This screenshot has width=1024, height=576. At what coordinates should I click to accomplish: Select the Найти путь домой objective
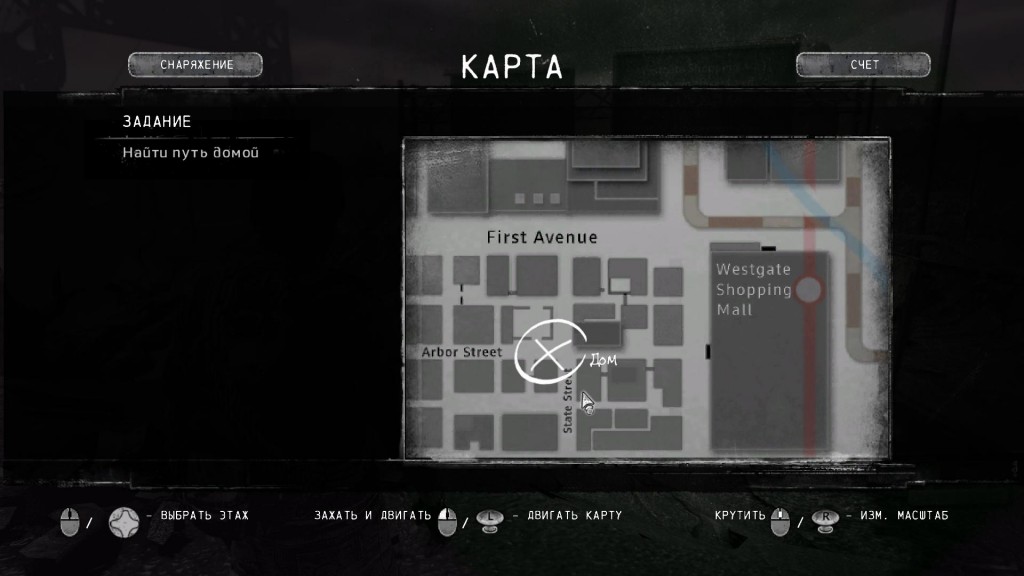pos(191,153)
